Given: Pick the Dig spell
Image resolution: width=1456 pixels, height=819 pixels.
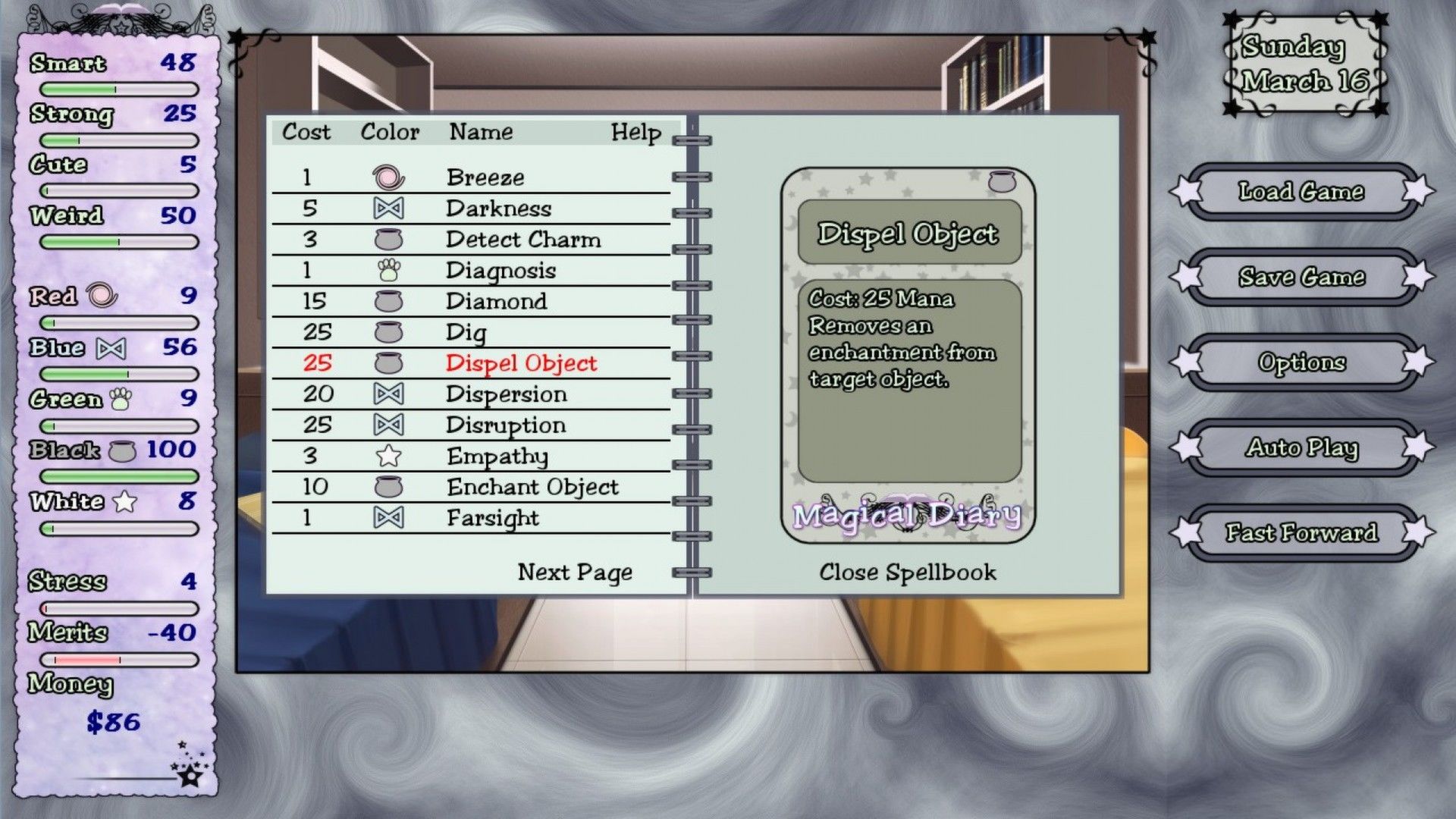Looking at the screenshot, I should [x=466, y=332].
